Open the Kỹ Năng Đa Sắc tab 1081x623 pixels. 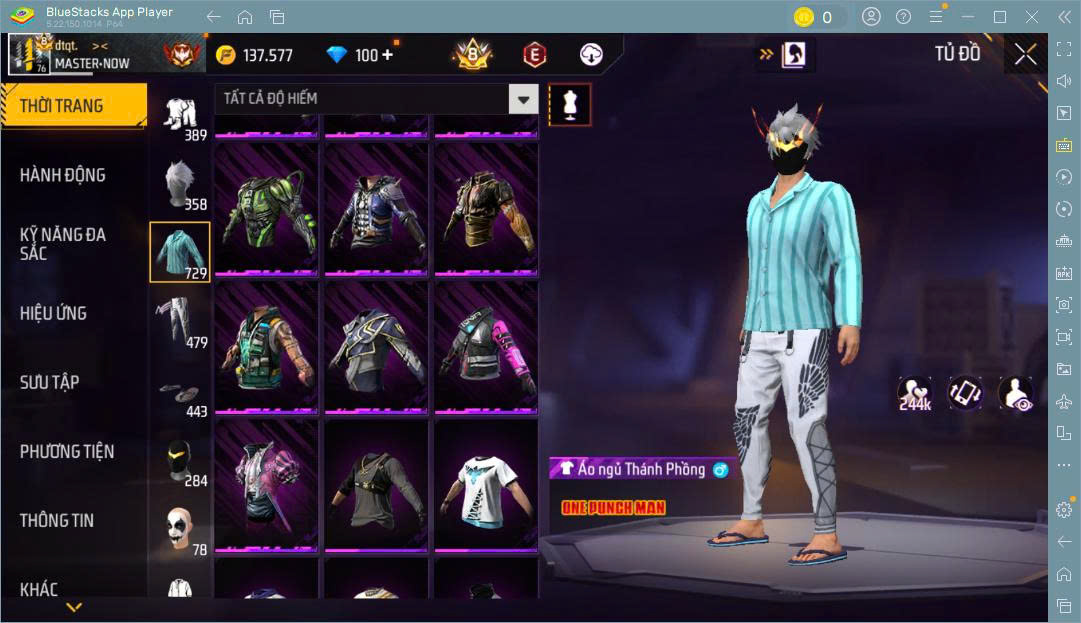(62, 244)
